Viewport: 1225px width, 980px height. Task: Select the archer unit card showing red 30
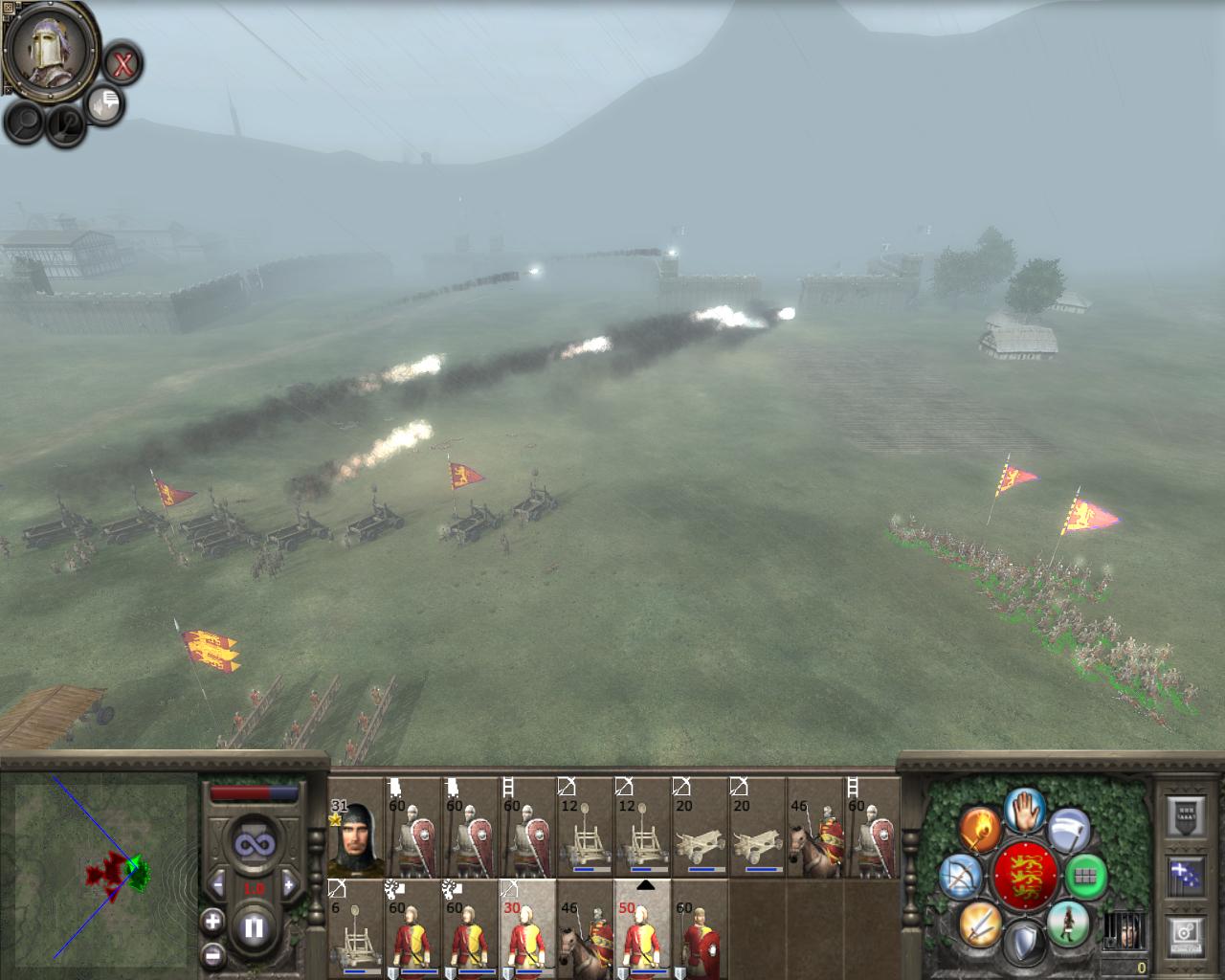(x=527, y=928)
